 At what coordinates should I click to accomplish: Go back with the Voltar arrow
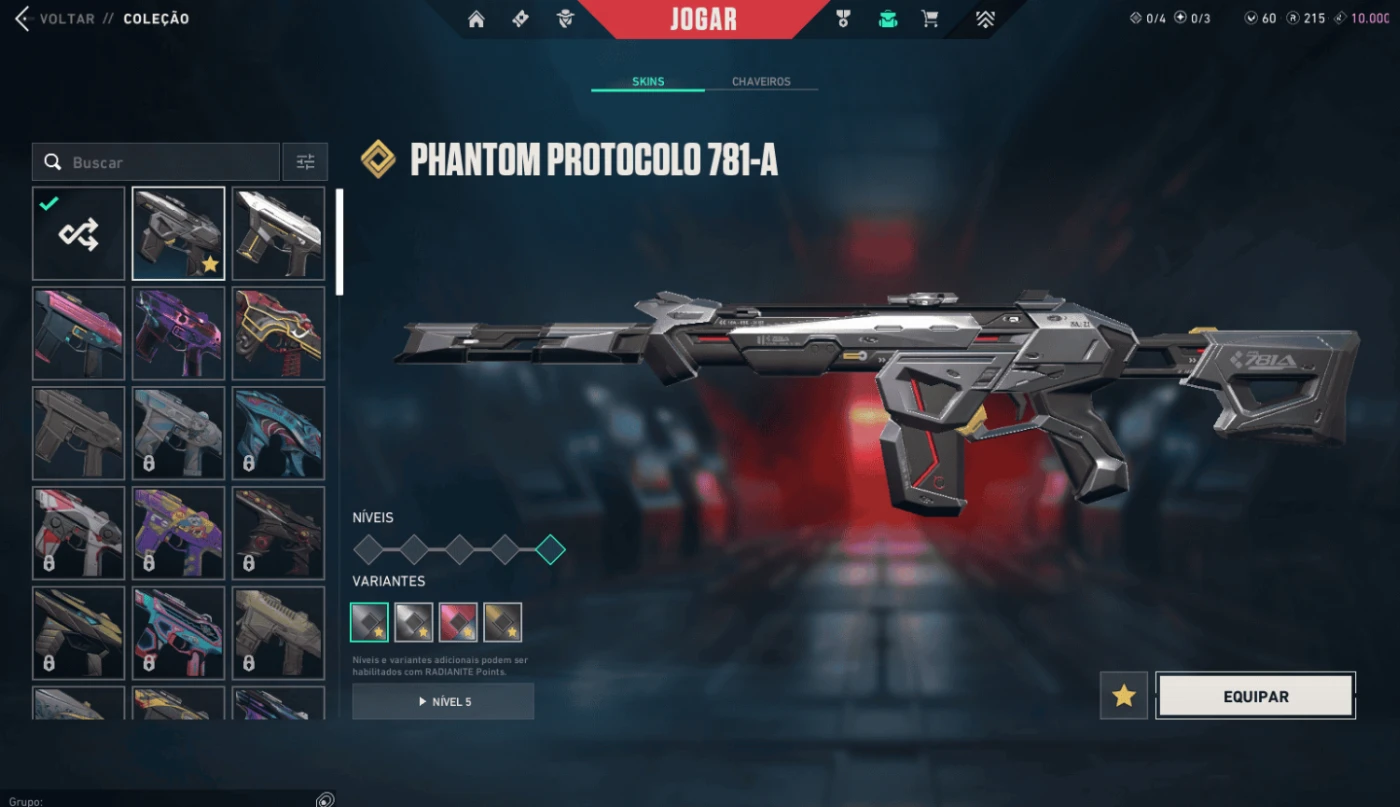[22, 19]
